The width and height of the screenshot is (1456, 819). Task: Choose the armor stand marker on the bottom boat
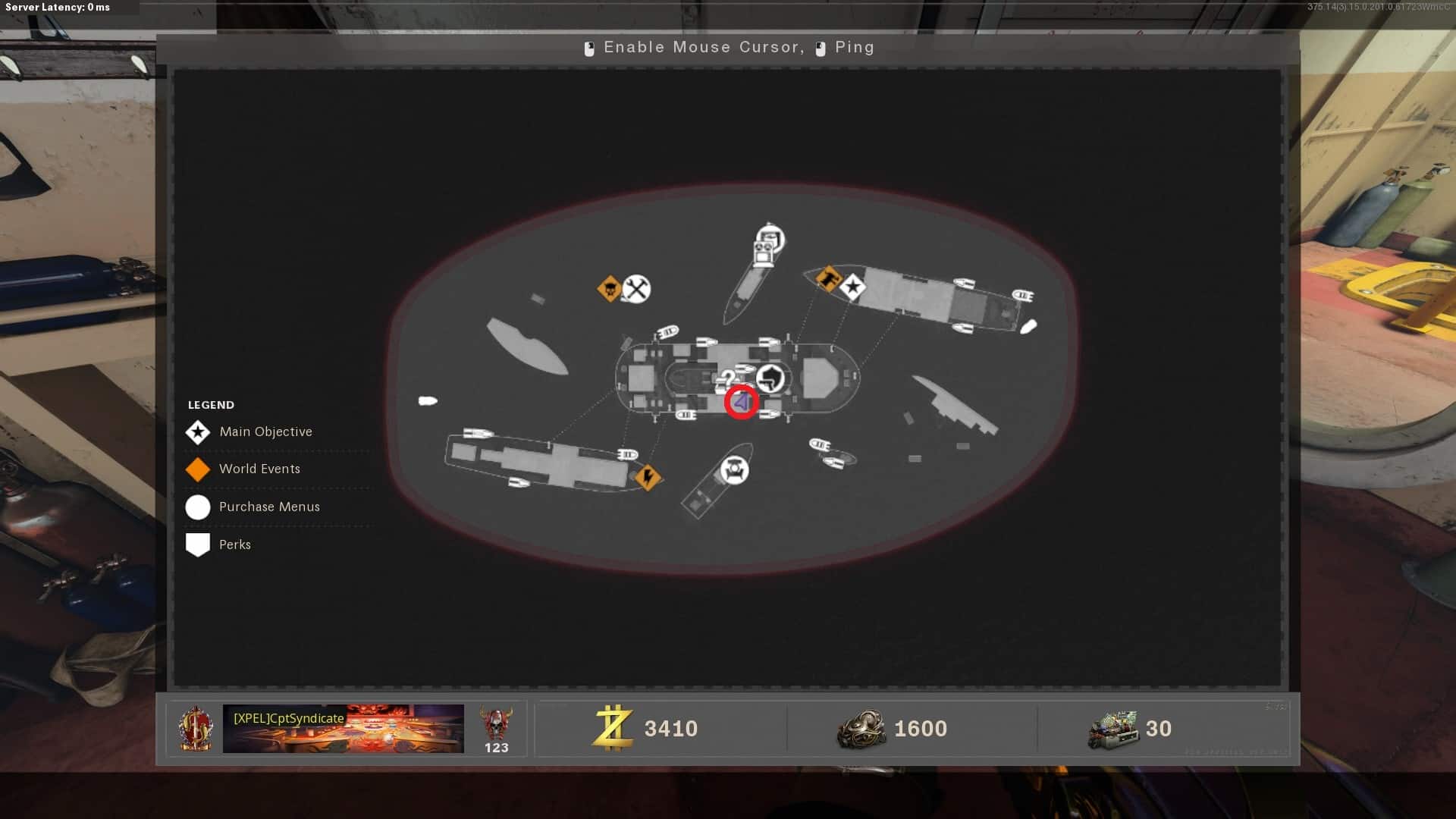(733, 470)
